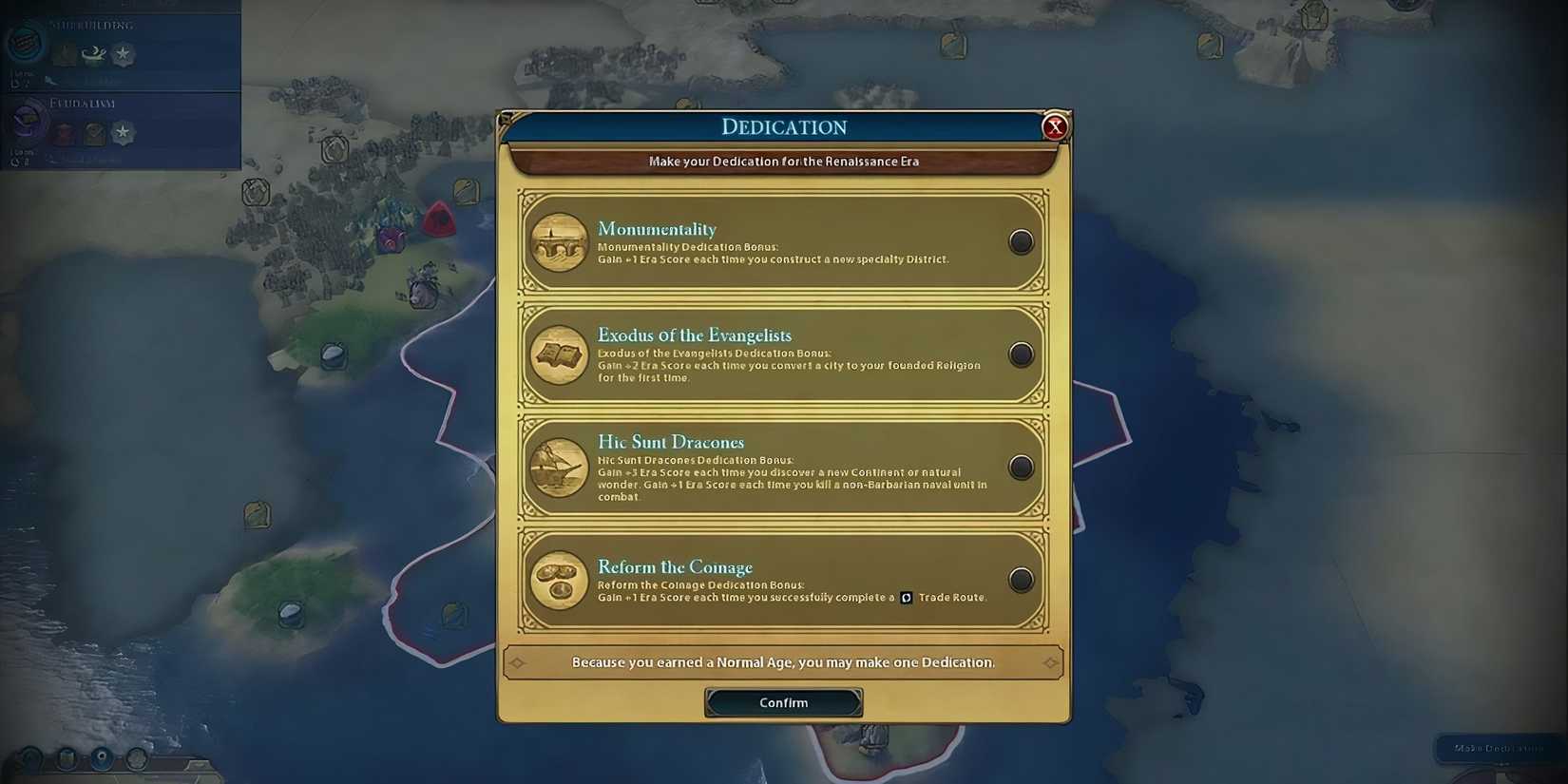Select the Exodus of the Evangelists radio button

point(1021,354)
